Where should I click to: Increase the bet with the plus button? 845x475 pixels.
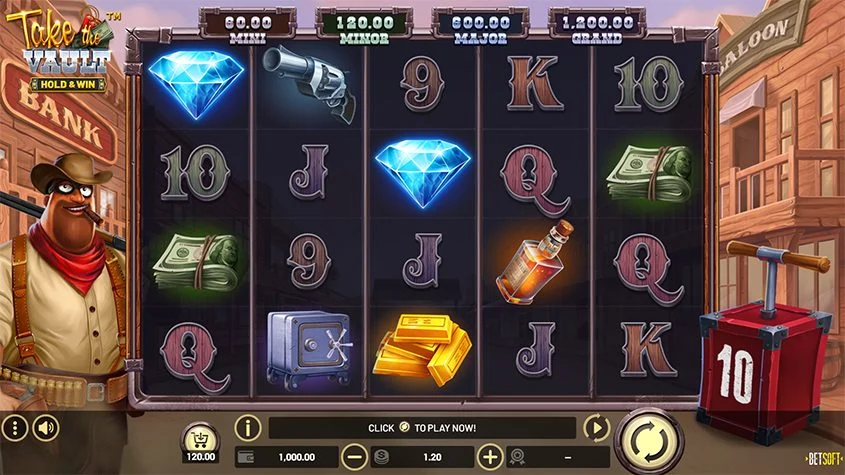[x=489, y=457]
